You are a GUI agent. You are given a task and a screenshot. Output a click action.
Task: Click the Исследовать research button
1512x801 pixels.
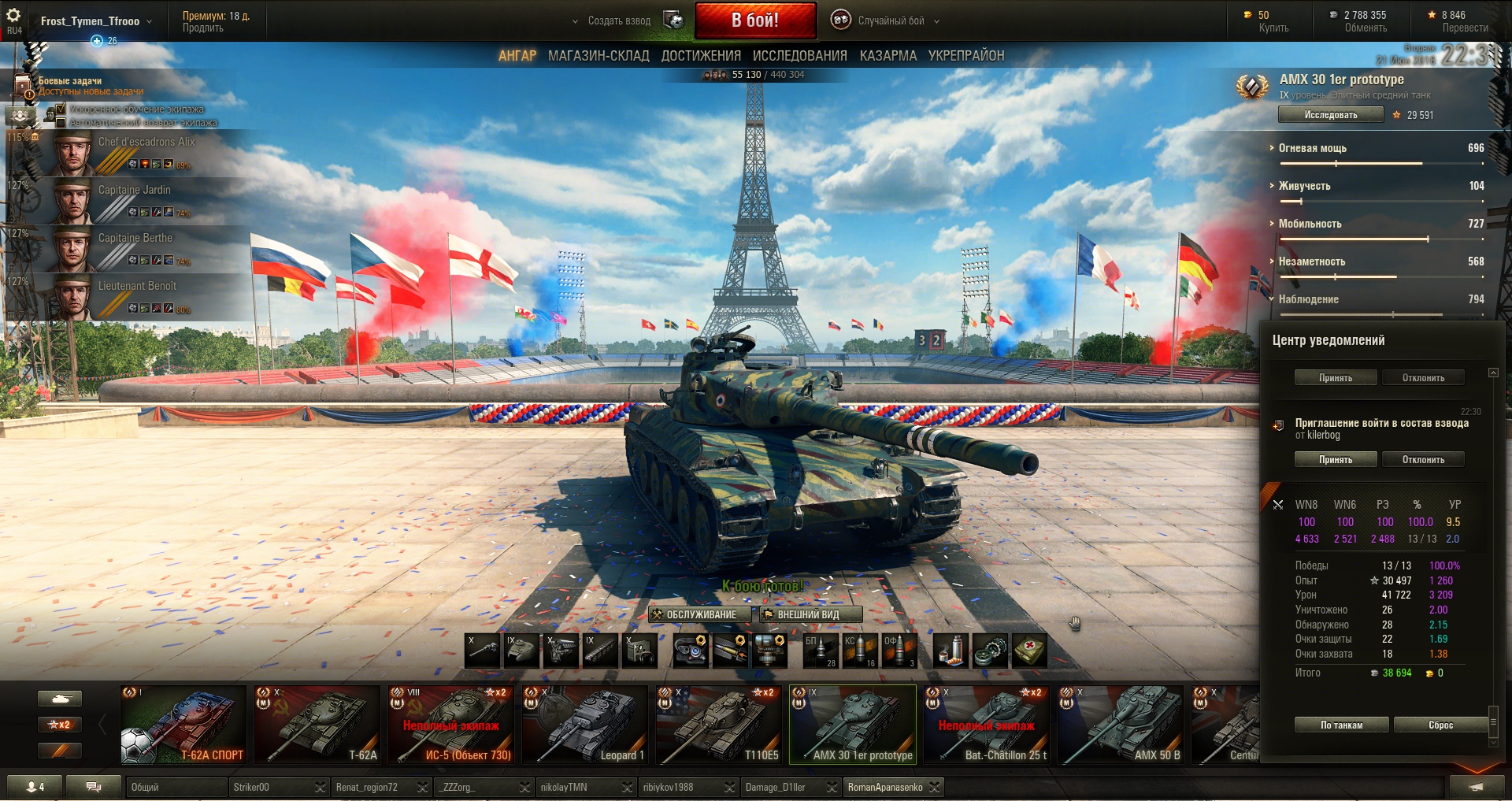point(1330,115)
